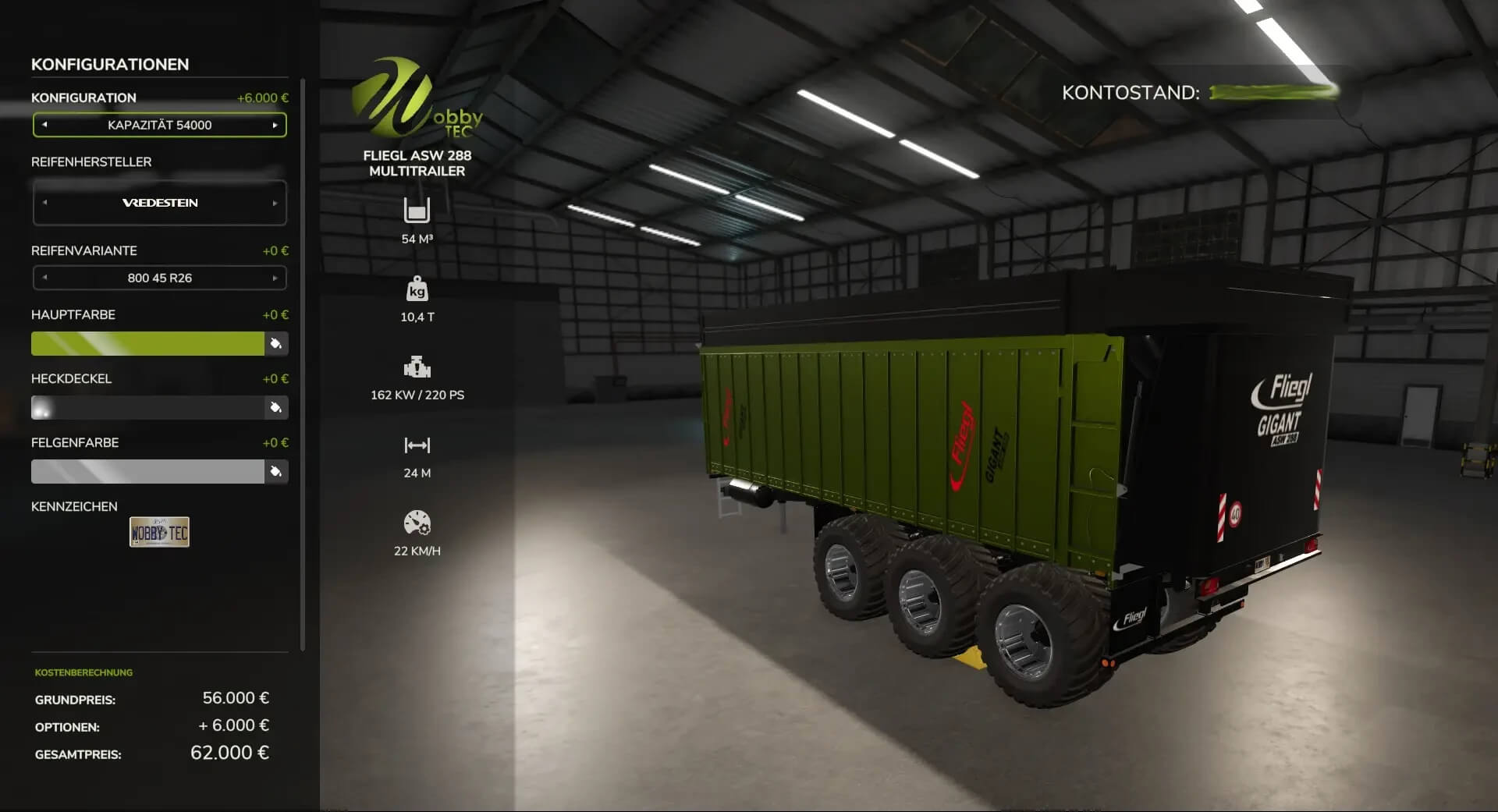Click the 22 KM/H speed icon

click(418, 523)
